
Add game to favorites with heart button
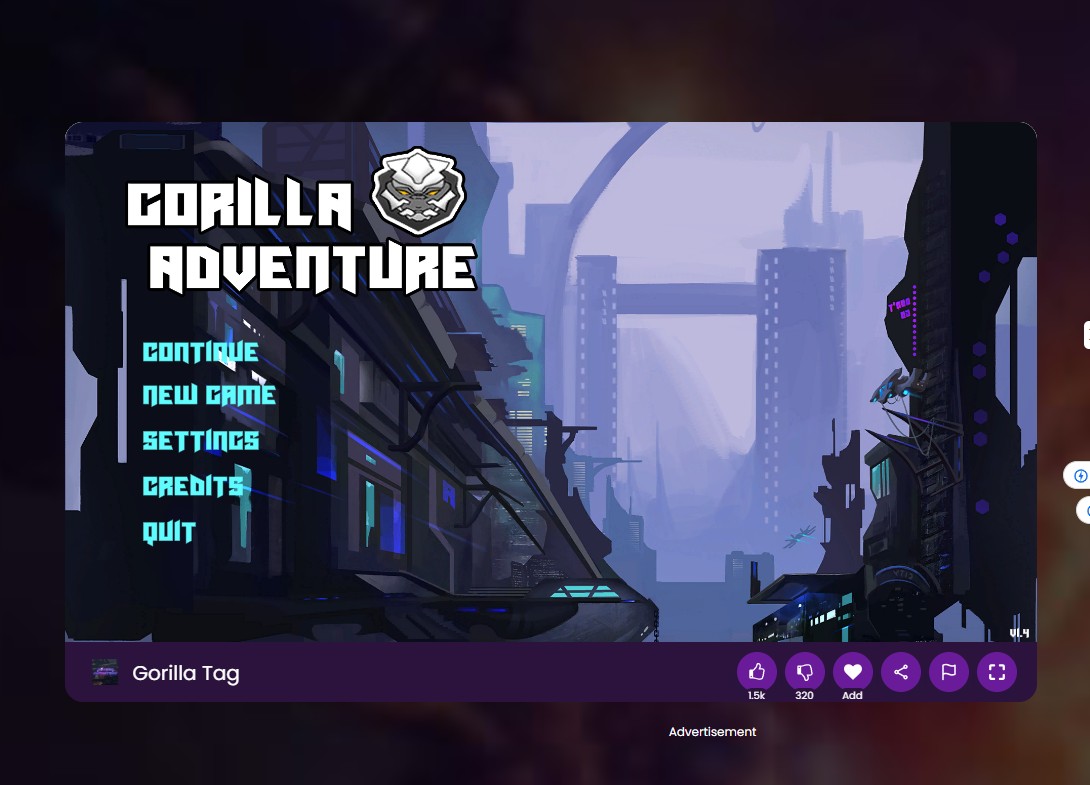[853, 672]
